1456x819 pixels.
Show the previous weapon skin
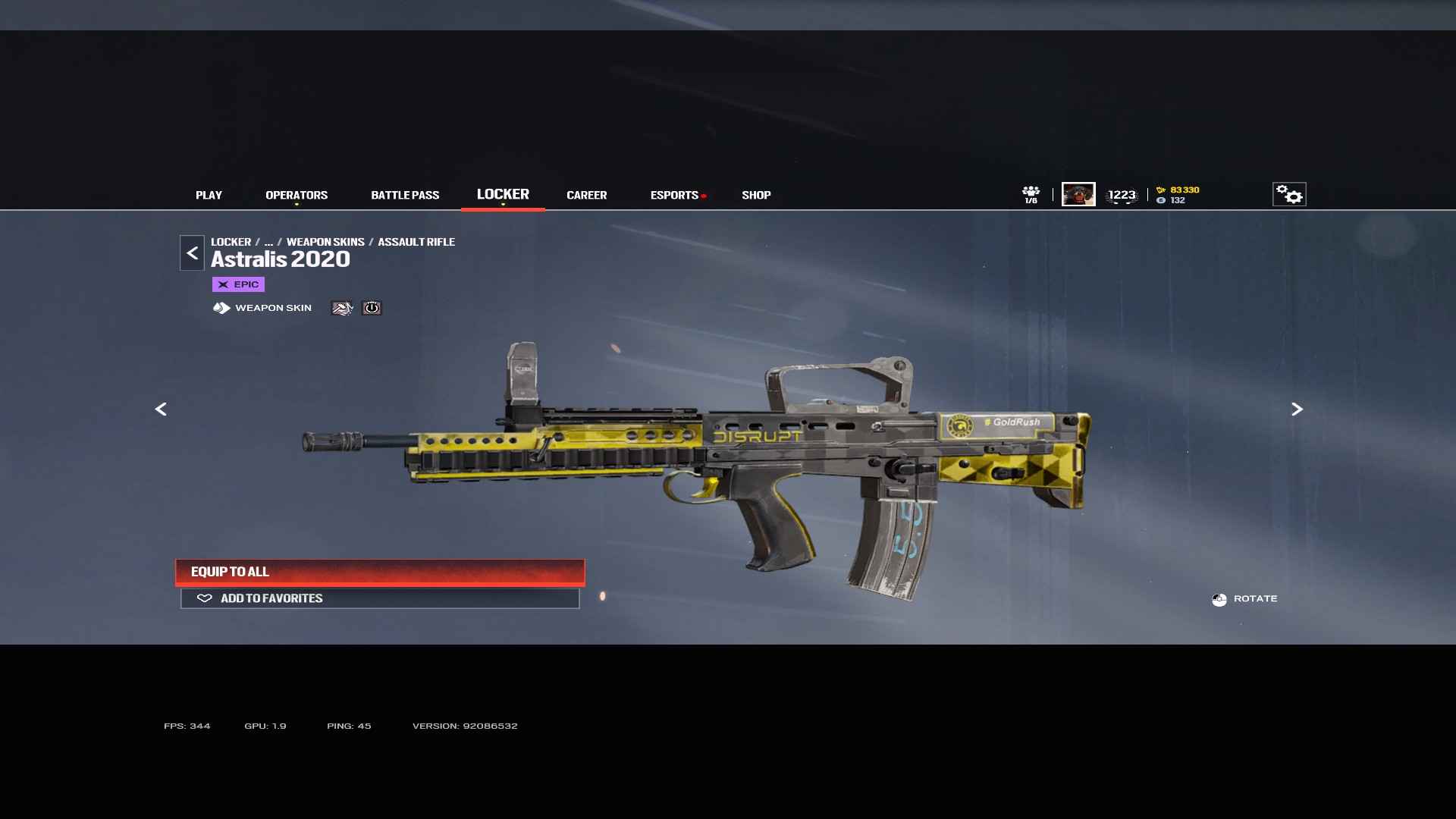tap(161, 409)
